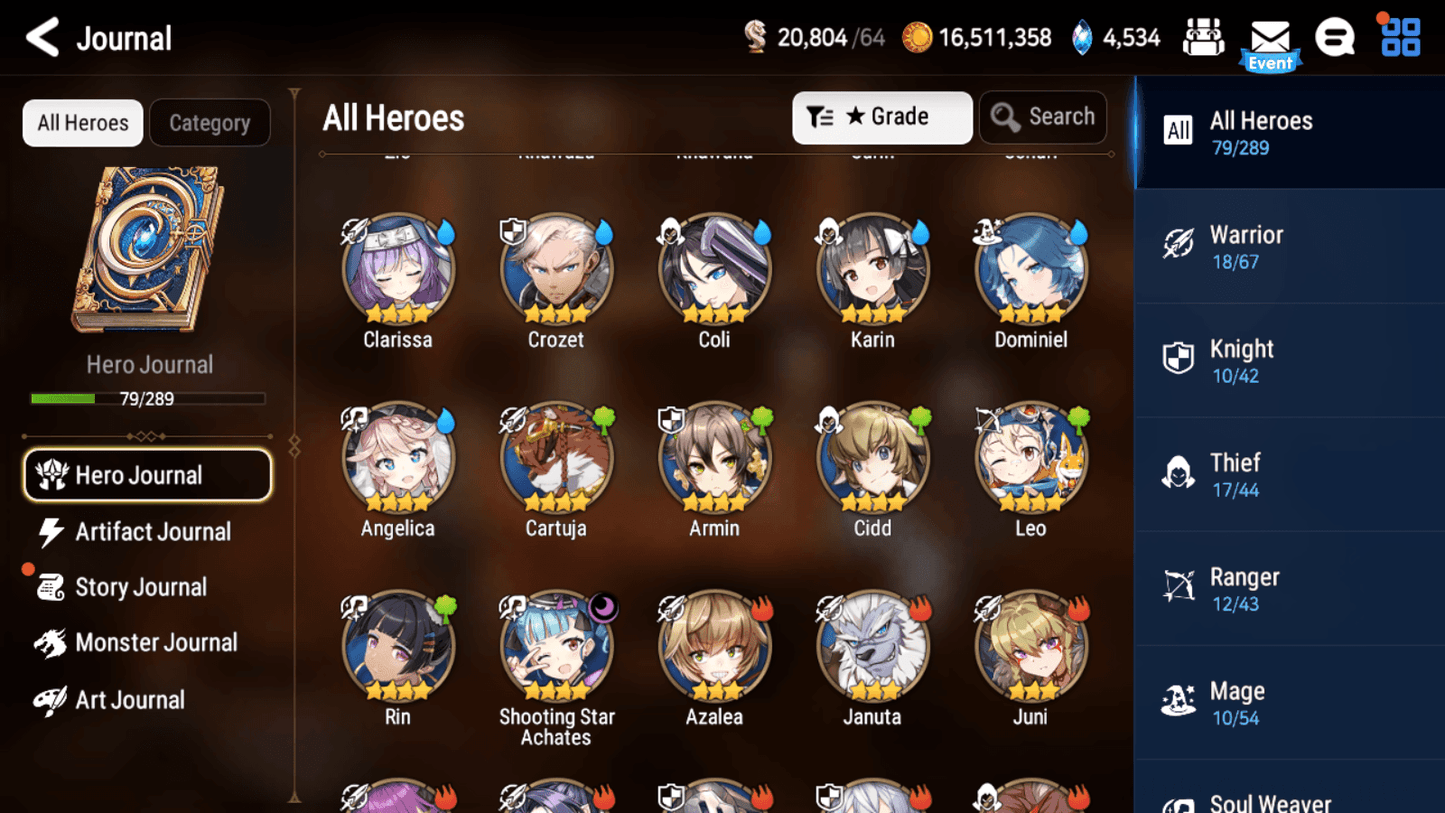
Task: Enable the All Heroes filter on right sidebar
Action: (x=1289, y=131)
